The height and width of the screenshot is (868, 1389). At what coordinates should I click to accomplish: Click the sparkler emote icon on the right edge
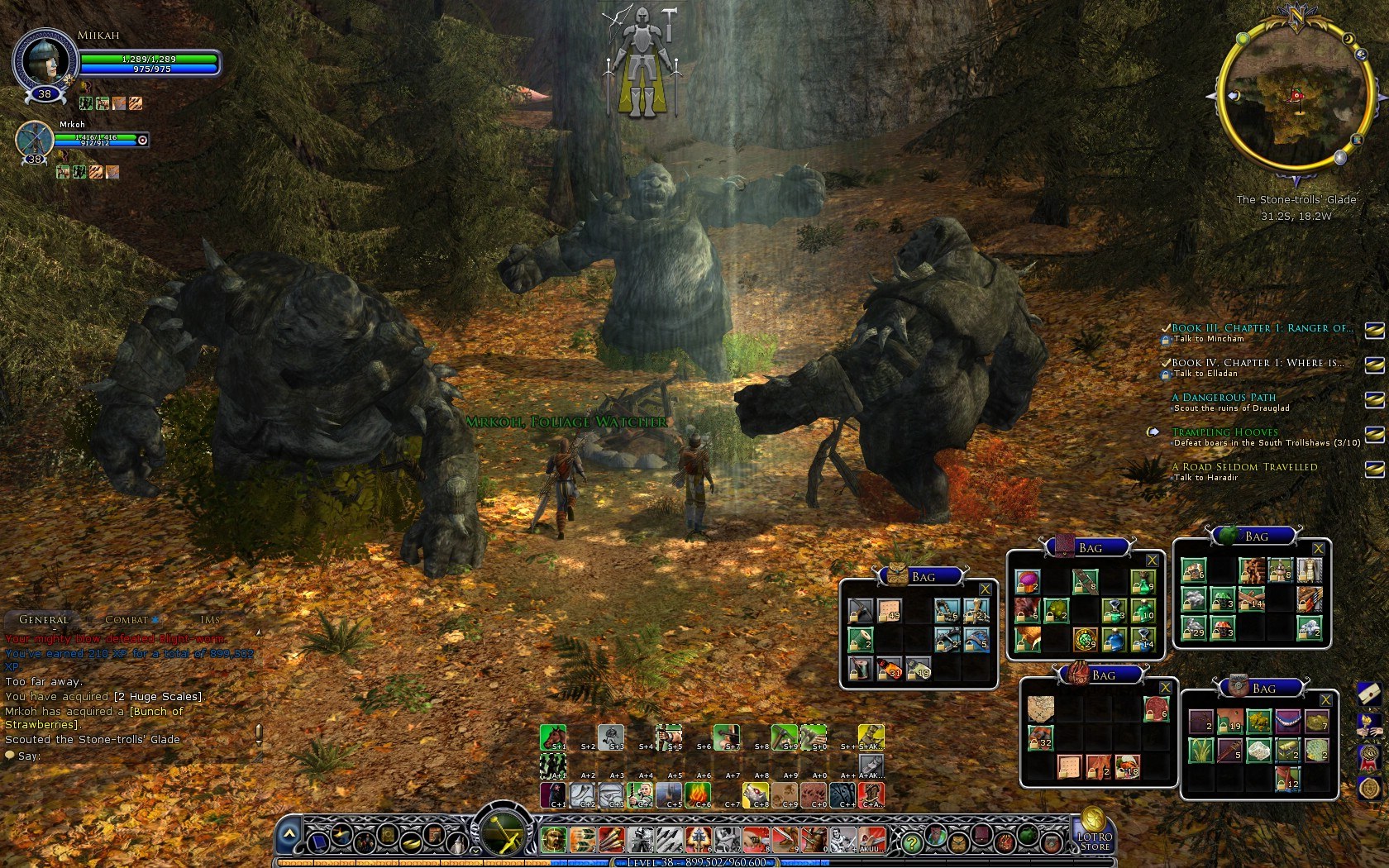(x=1368, y=725)
